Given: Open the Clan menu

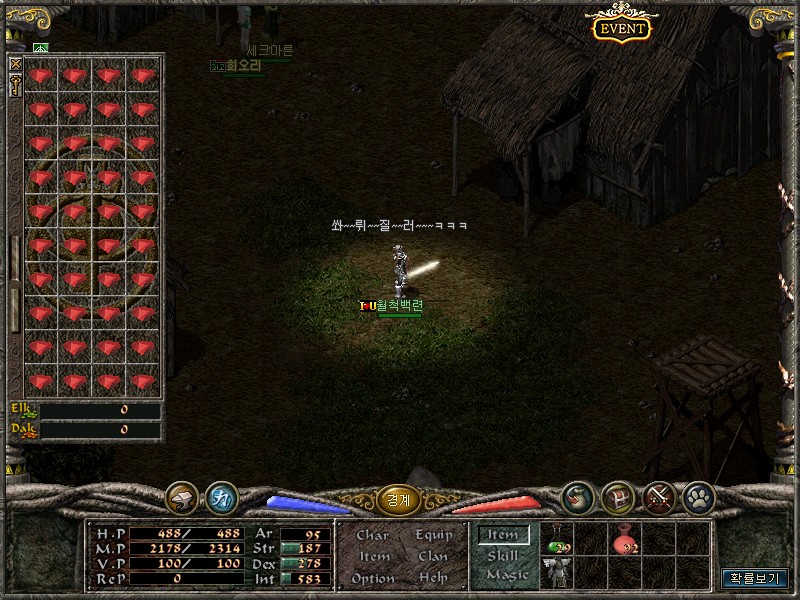Looking at the screenshot, I should (433, 556).
